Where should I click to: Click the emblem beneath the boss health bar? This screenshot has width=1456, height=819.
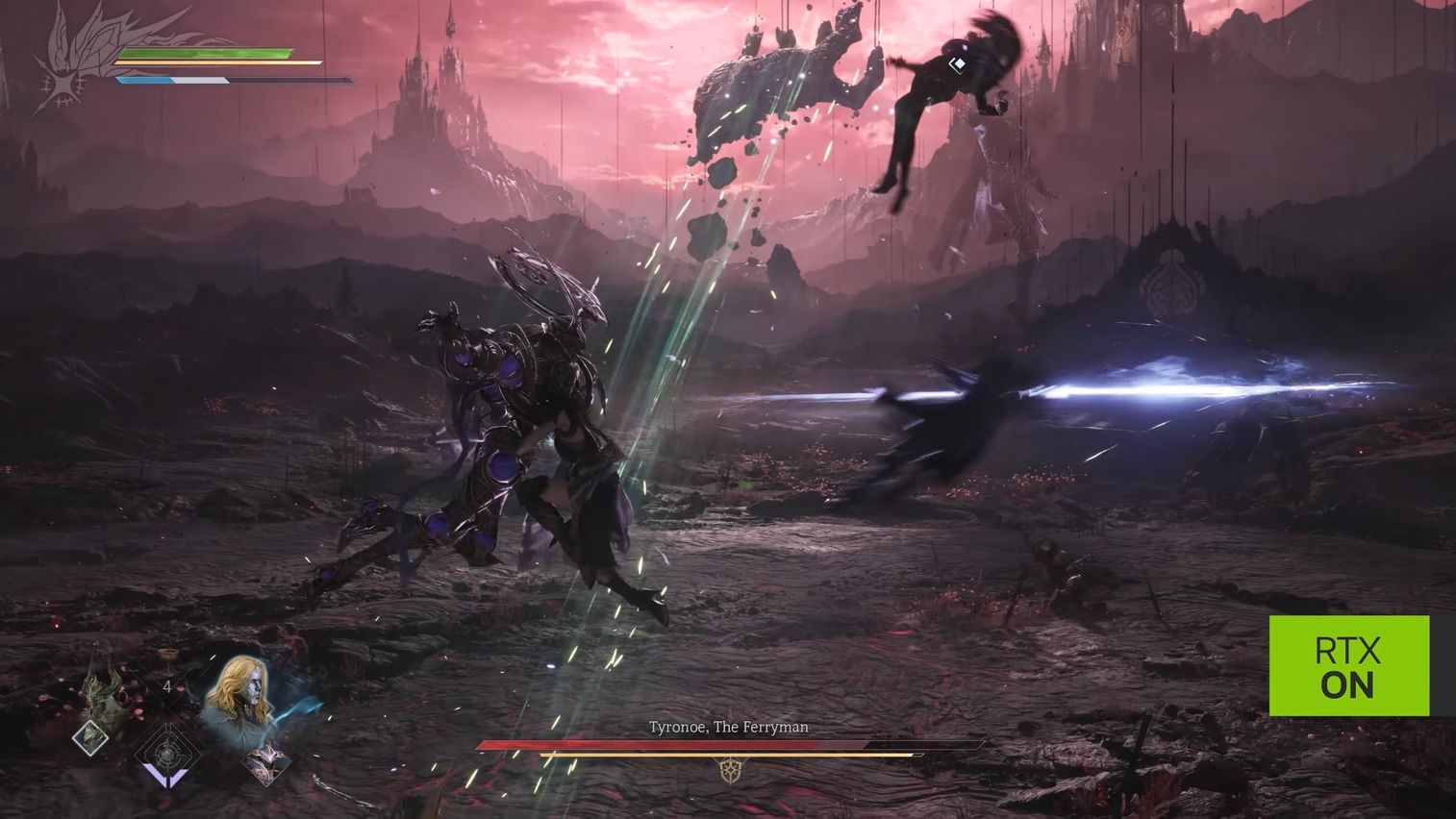(729, 770)
